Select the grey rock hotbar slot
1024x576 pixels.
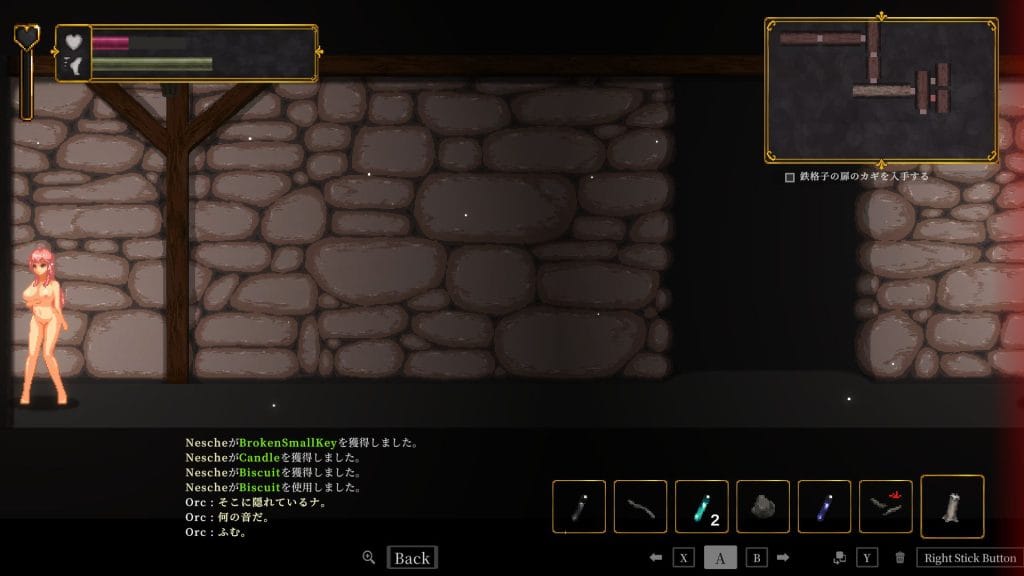pyautogui.click(x=763, y=507)
